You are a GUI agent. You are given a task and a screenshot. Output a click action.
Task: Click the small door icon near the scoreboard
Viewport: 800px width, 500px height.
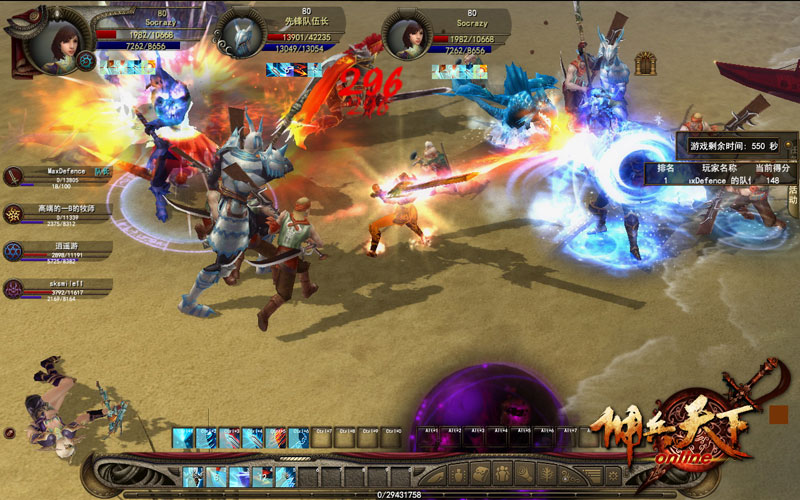point(646,62)
